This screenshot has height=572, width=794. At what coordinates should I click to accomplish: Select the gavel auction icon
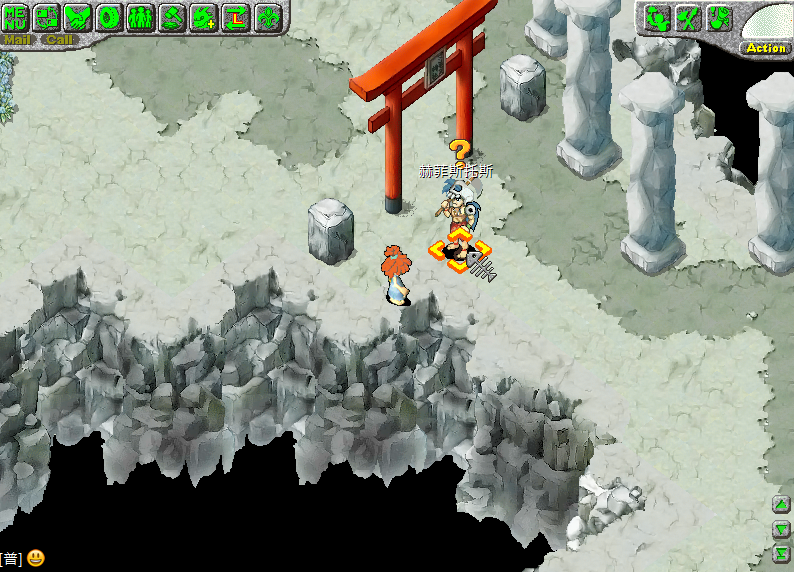(x=173, y=17)
